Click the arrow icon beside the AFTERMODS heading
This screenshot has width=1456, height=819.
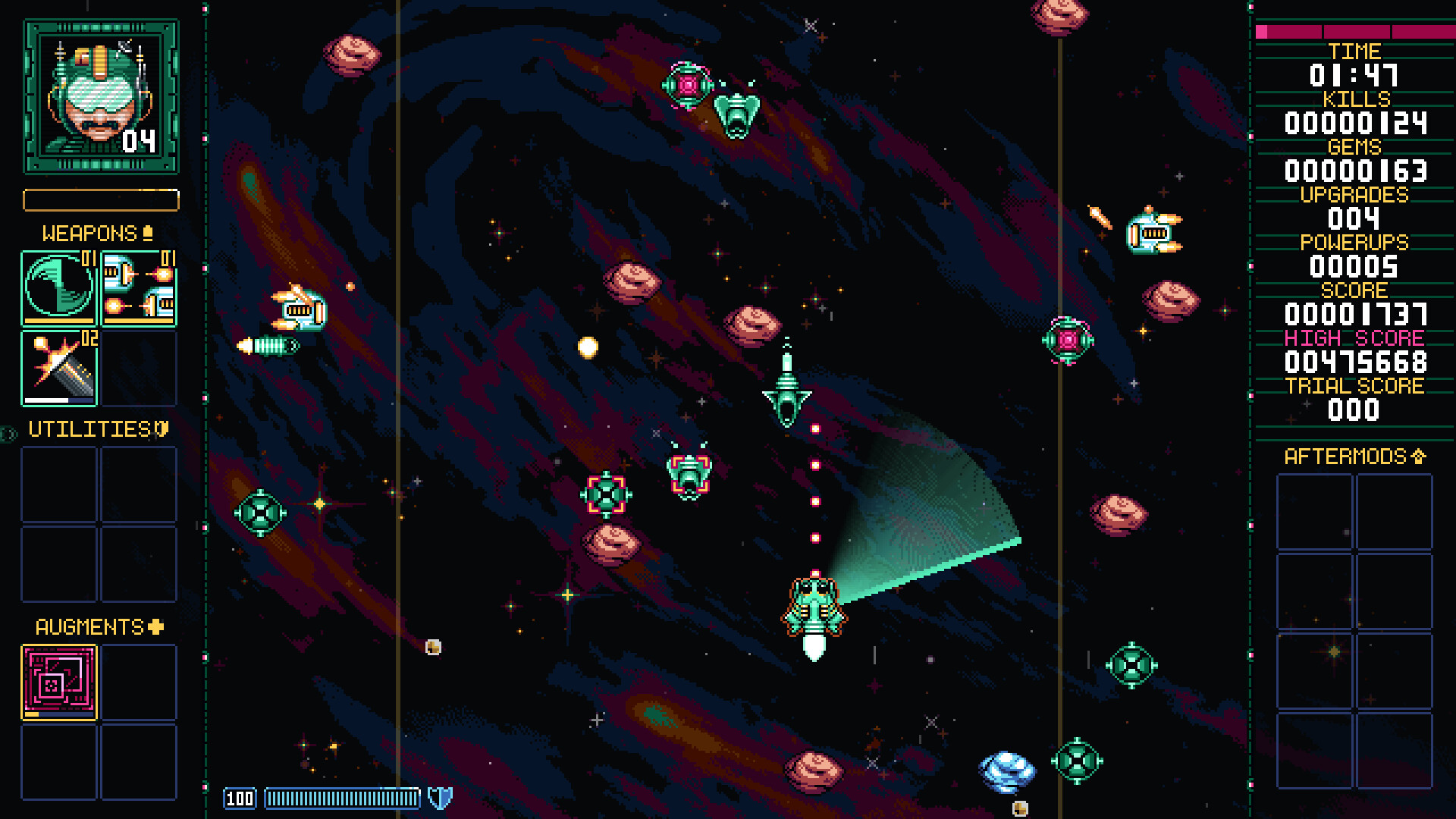pyautogui.click(x=1417, y=457)
